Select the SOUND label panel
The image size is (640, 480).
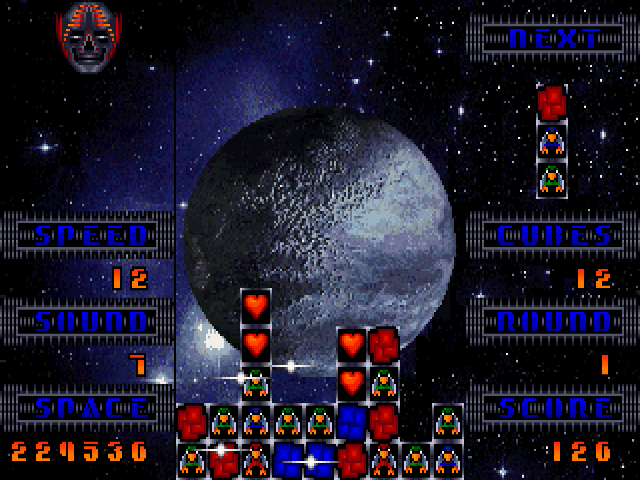91,322
